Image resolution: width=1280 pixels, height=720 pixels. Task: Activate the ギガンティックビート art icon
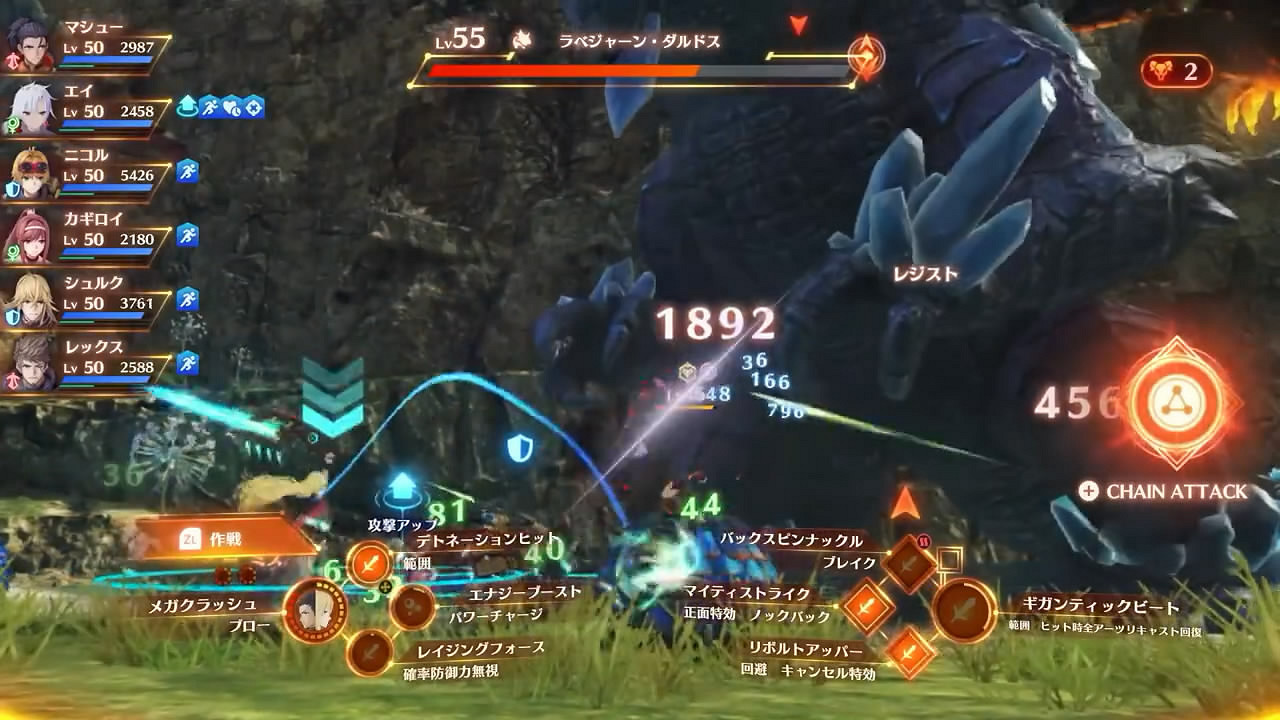(x=964, y=610)
